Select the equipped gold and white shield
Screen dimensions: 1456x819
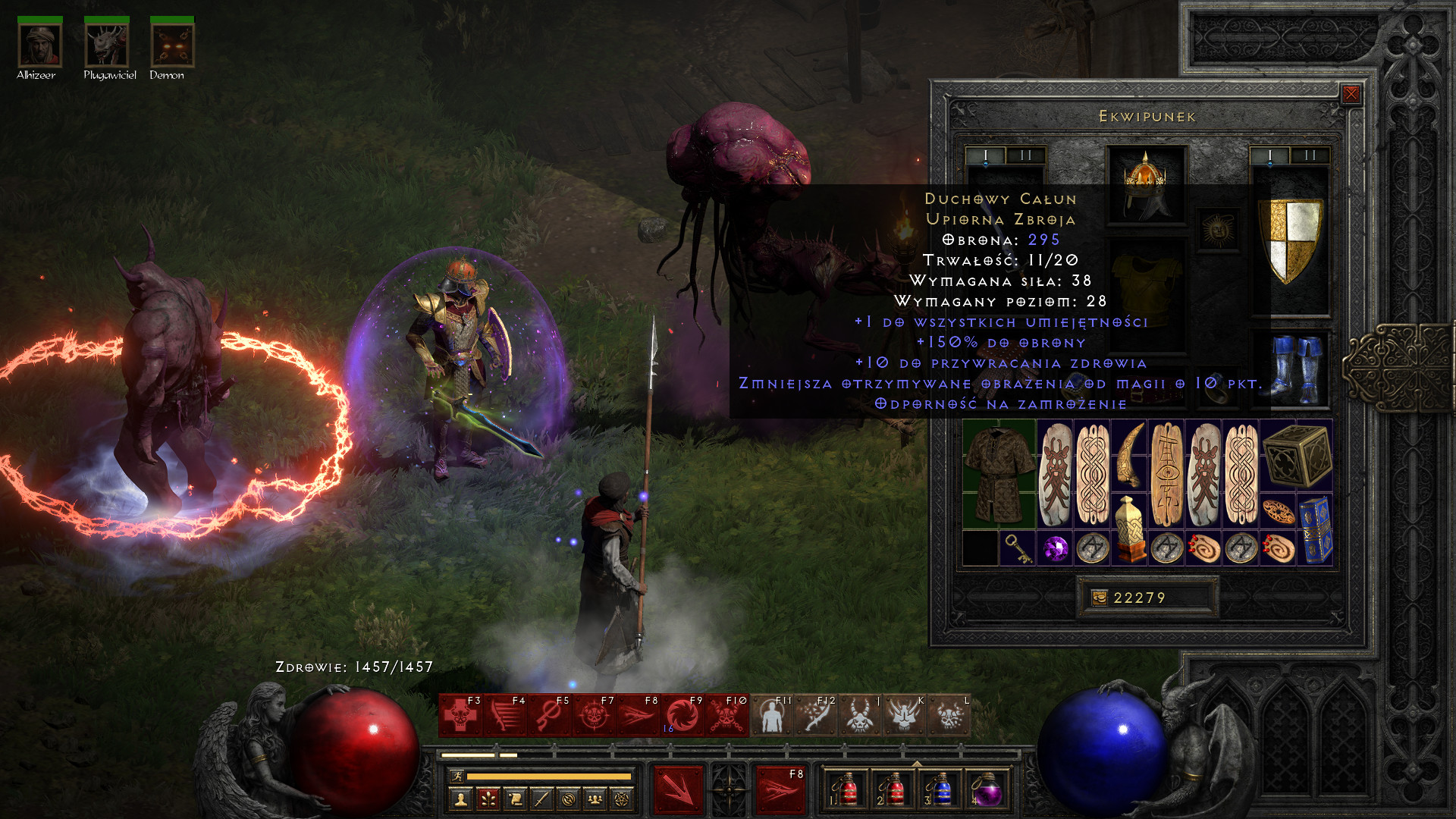[x=1290, y=240]
